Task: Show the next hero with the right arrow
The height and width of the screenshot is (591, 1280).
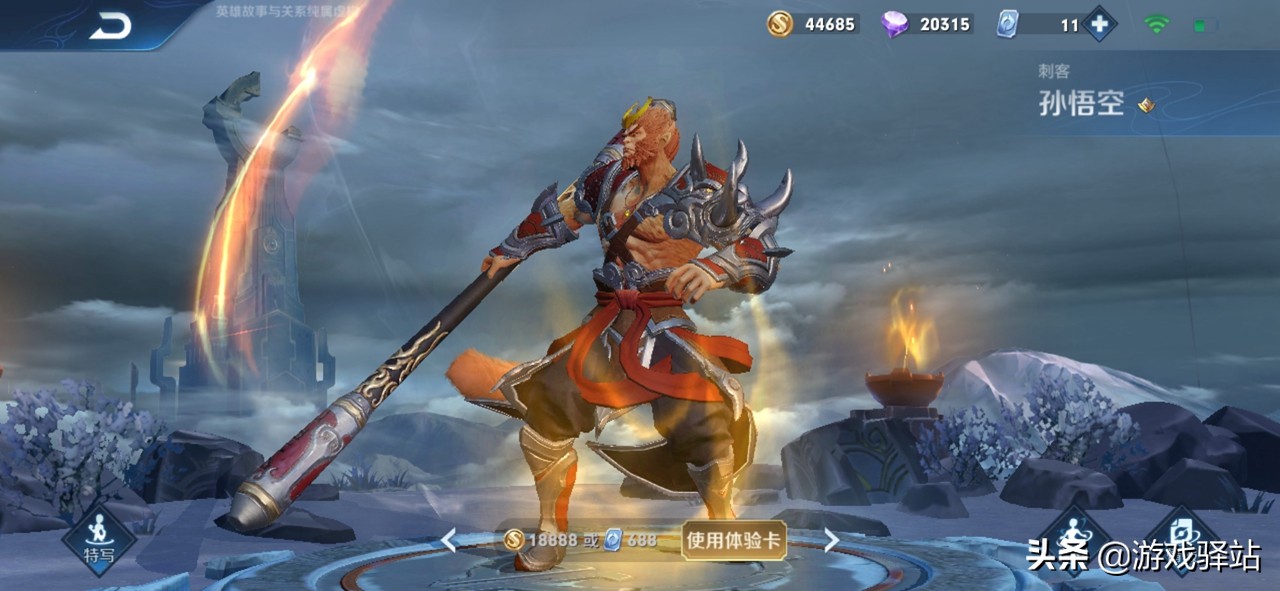Action: click(831, 541)
